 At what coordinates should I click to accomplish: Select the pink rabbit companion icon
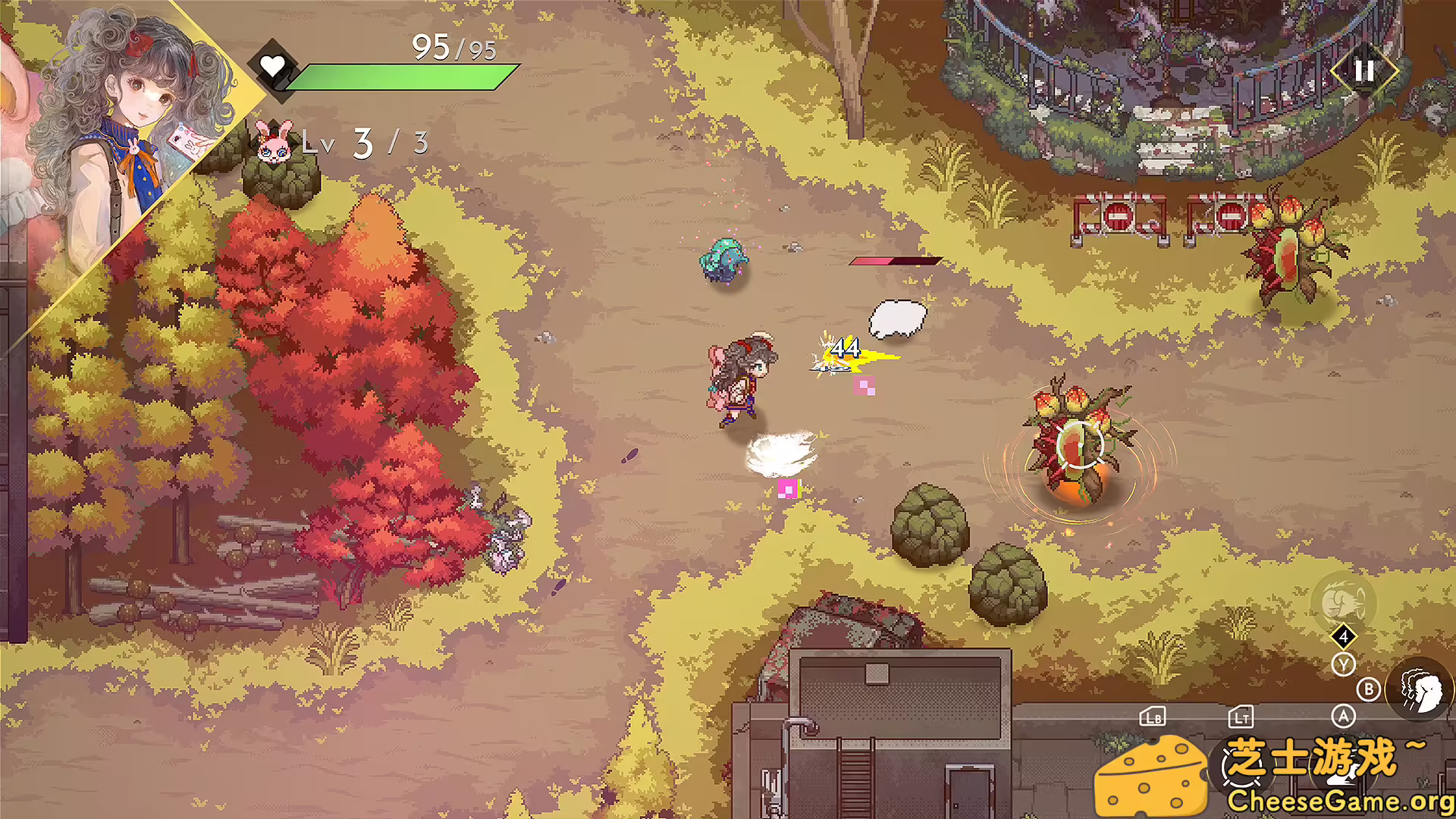point(273,142)
